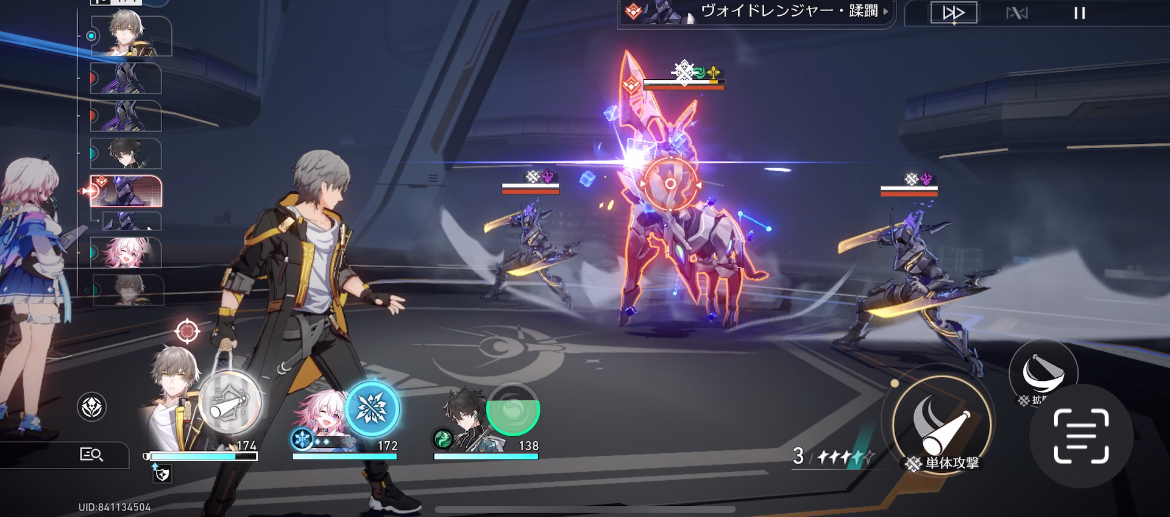Open the round shield emblem icon
The width and height of the screenshot is (1170, 517).
click(x=92, y=406)
